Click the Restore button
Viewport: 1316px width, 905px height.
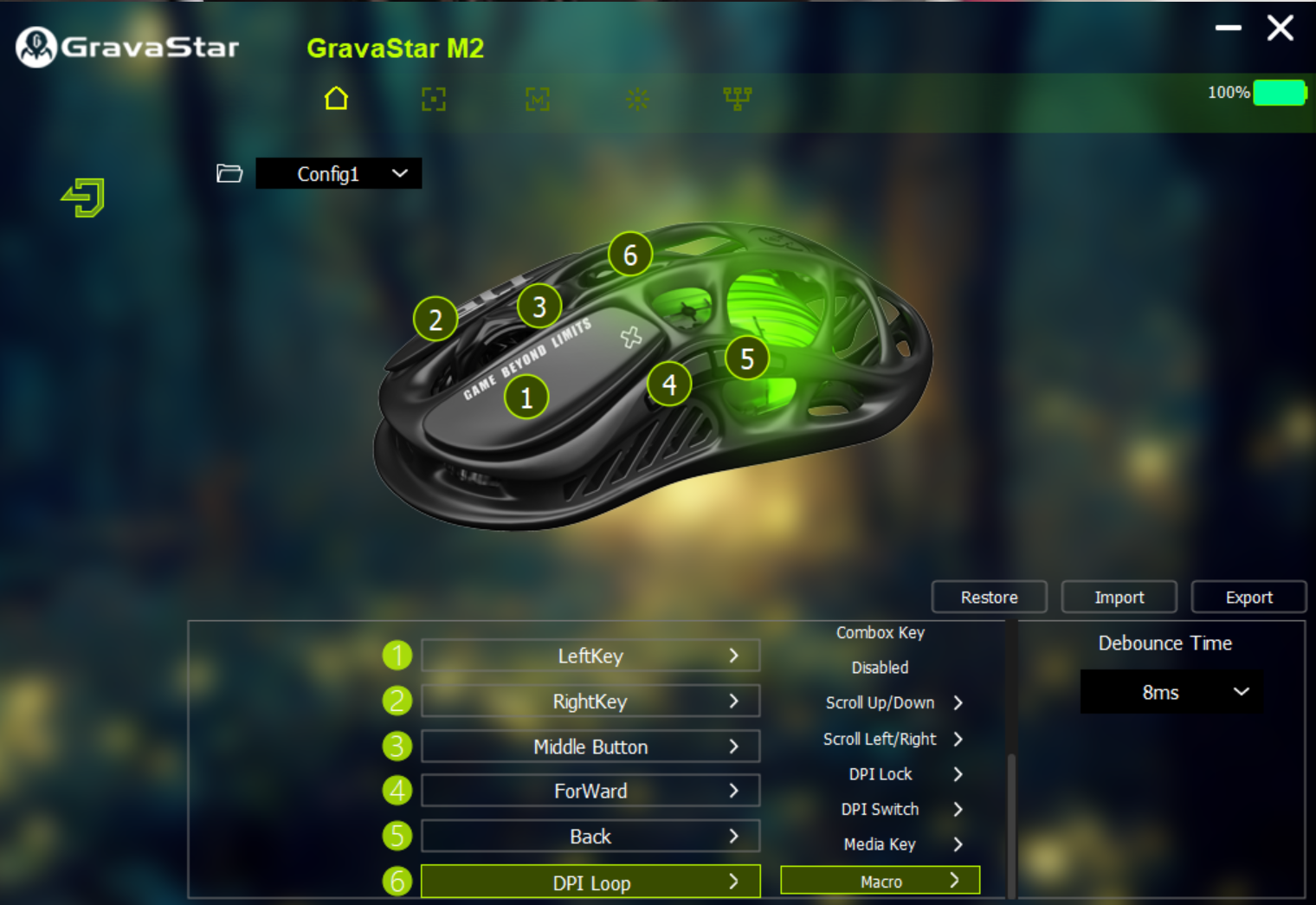coord(989,597)
